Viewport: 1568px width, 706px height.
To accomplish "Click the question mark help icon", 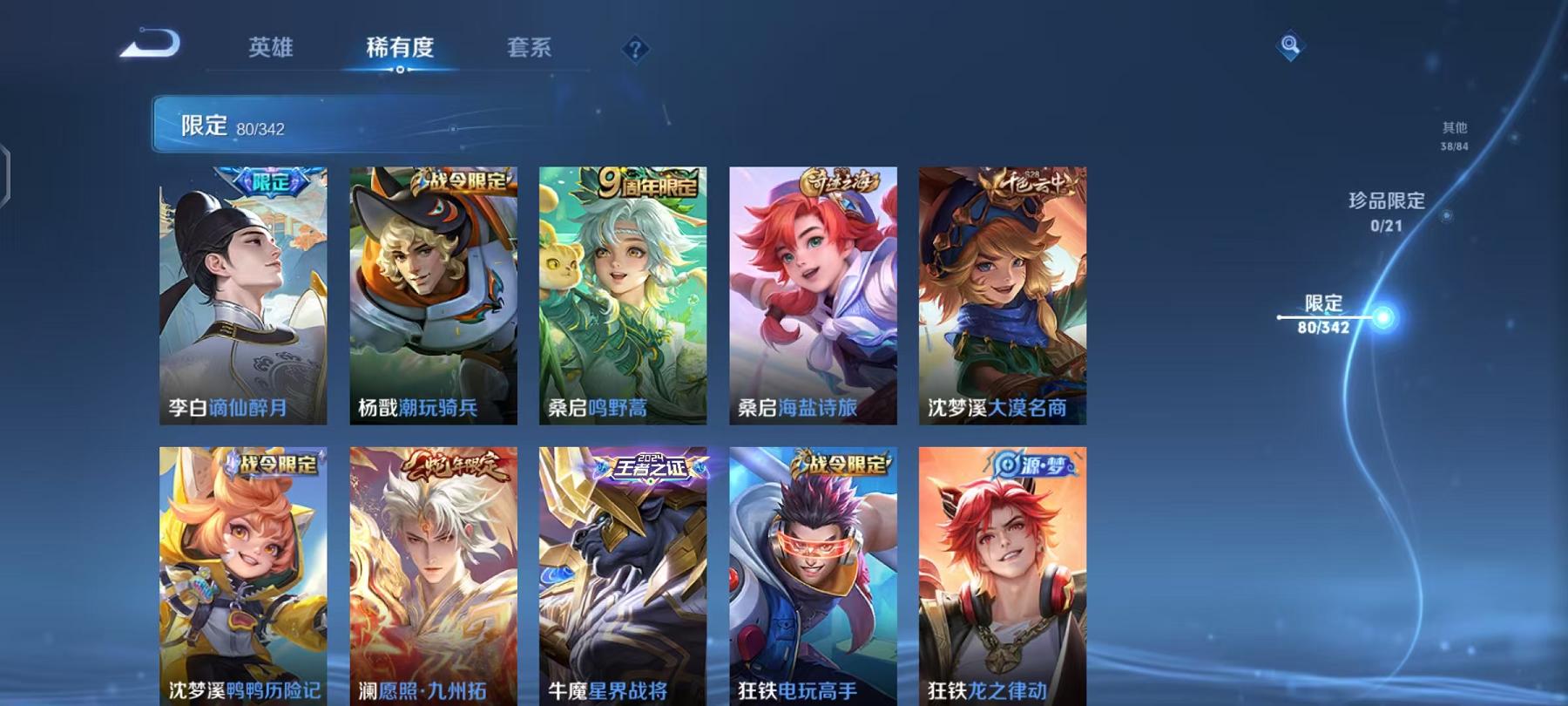I will click(635, 50).
